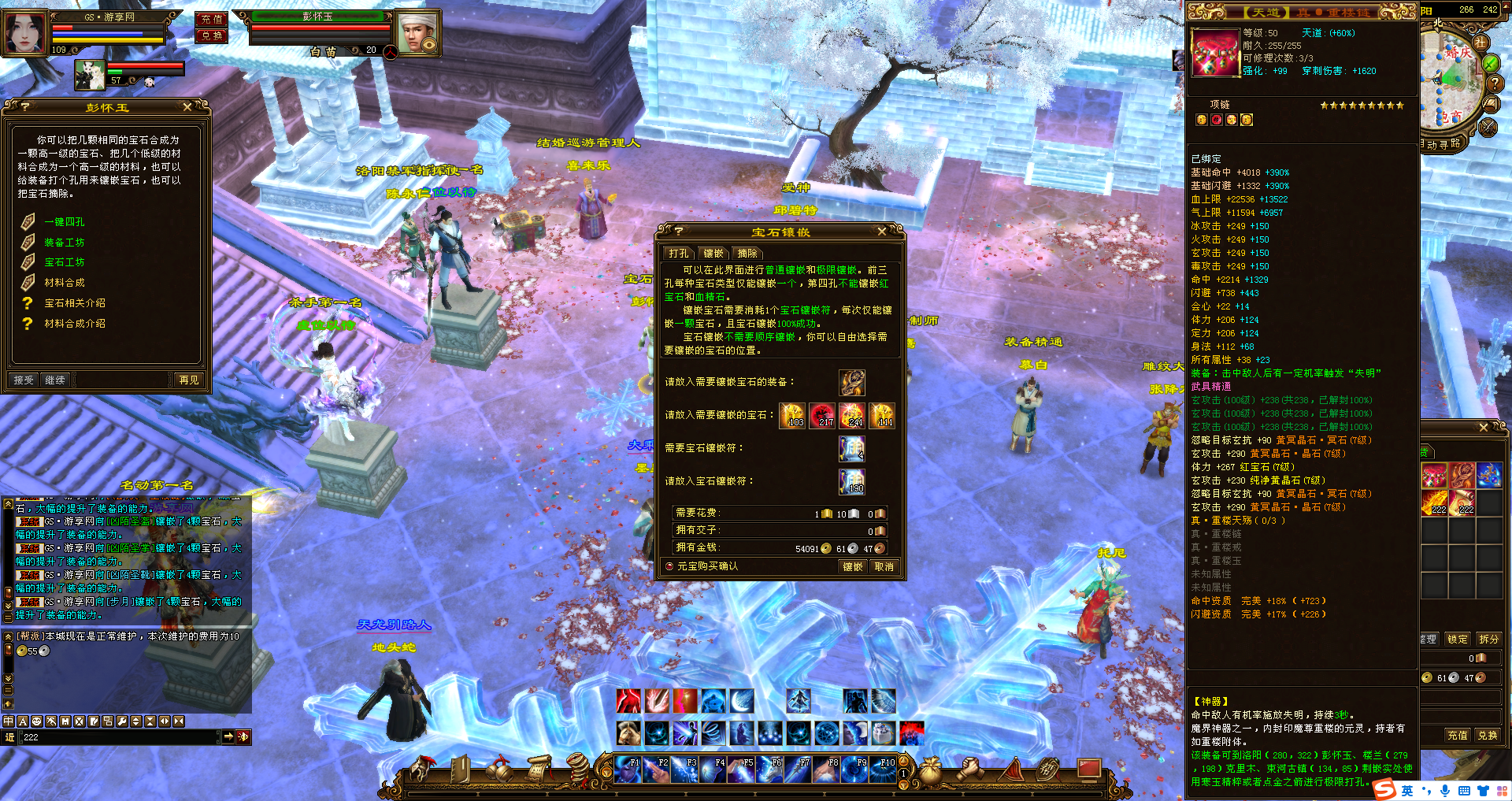Screen dimensions: 1512x801
Task: Close the 宝石镶嵌 window
Action: (882, 232)
